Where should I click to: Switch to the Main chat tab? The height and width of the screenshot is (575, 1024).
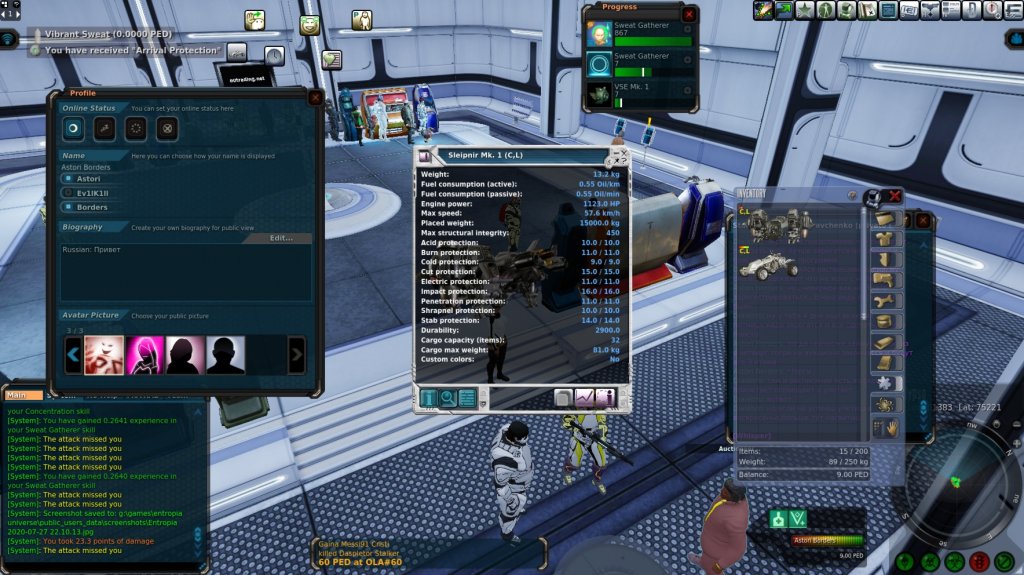pyautogui.click(x=20, y=396)
